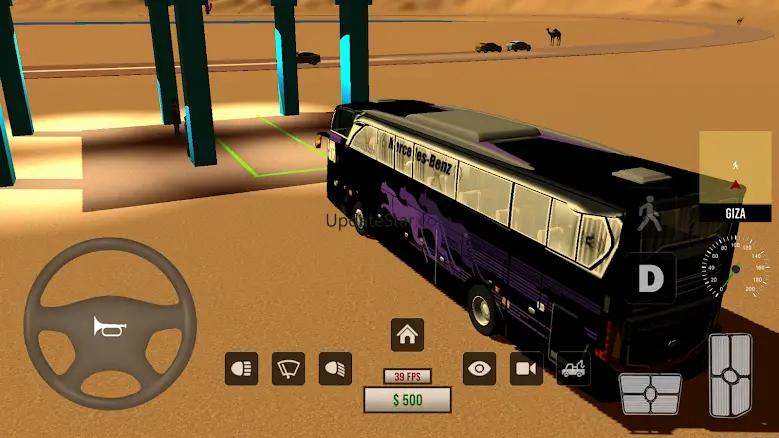The image size is (779, 438).
Task: Step on the accelerator pedal
Action: [730, 374]
